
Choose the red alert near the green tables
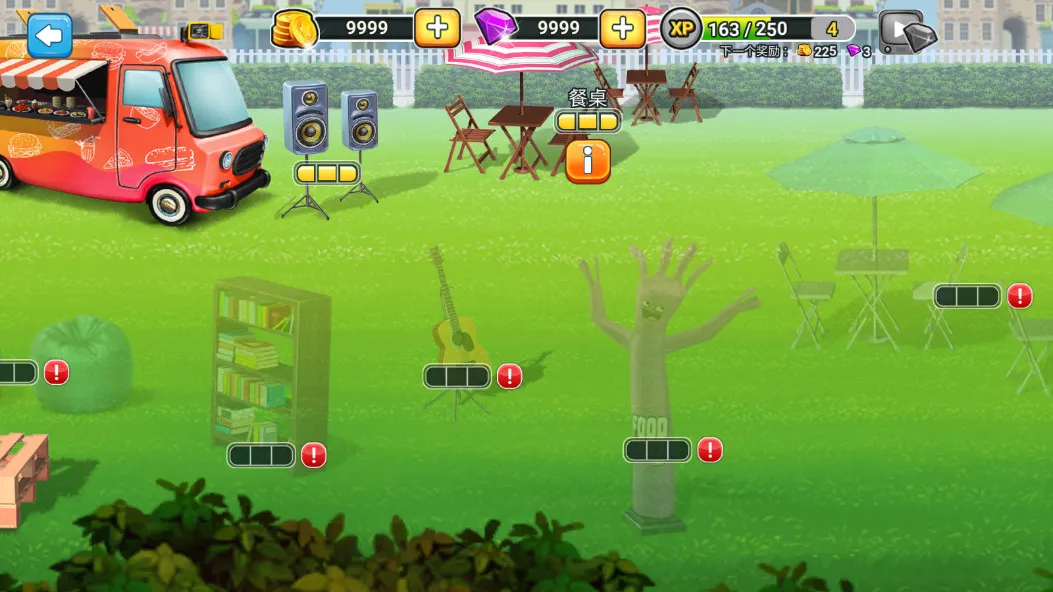(x=1019, y=296)
